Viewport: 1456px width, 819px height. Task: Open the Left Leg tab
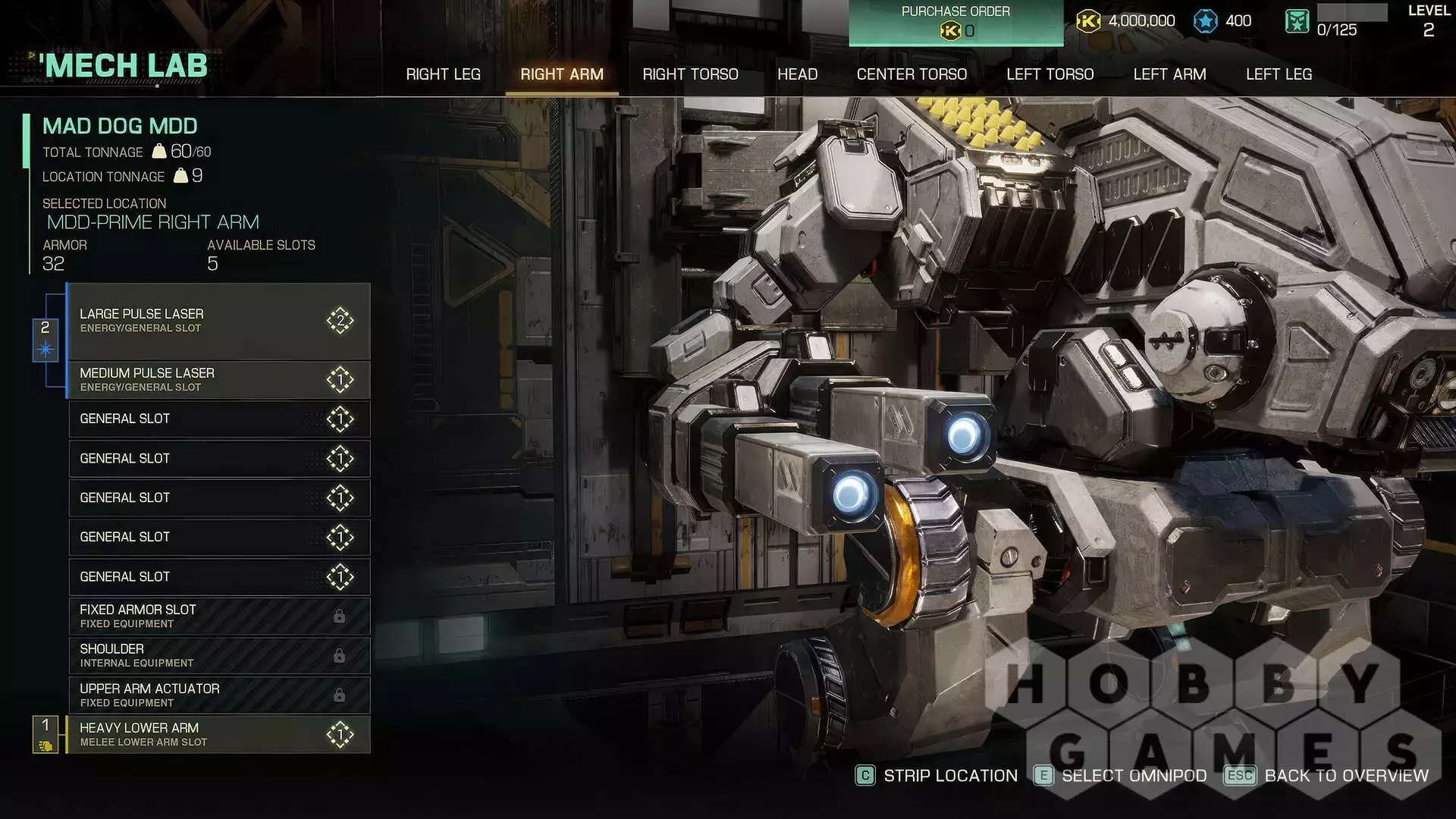[x=1279, y=74]
